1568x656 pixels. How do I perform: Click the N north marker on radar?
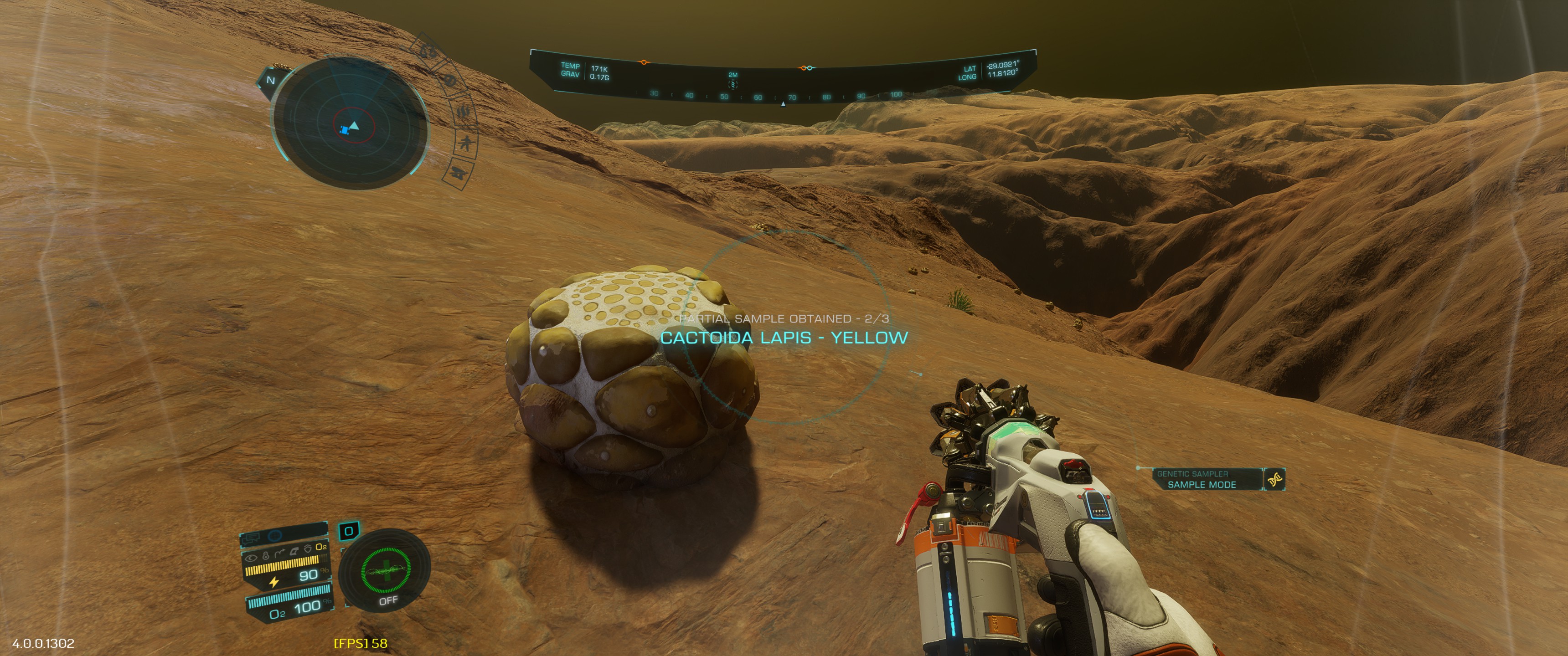pyautogui.click(x=271, y=80)
